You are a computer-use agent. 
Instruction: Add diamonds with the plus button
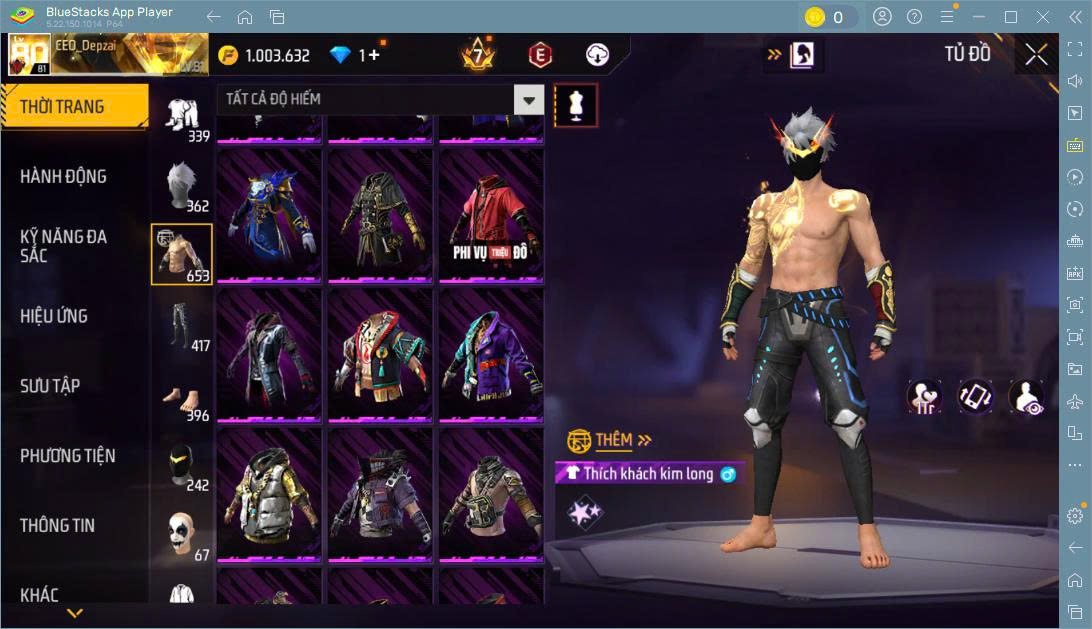click(375, 55)
